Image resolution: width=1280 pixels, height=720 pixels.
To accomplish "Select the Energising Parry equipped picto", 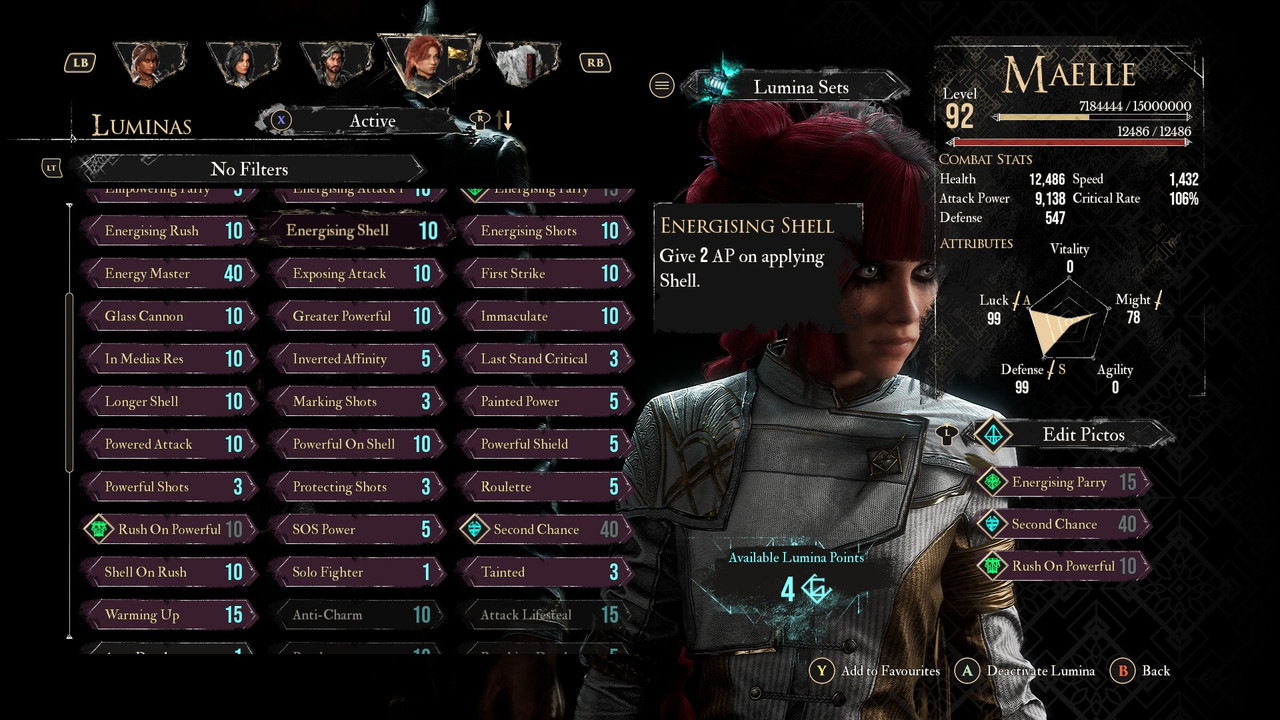I will pyautogui.click(x=1061, y=482).
